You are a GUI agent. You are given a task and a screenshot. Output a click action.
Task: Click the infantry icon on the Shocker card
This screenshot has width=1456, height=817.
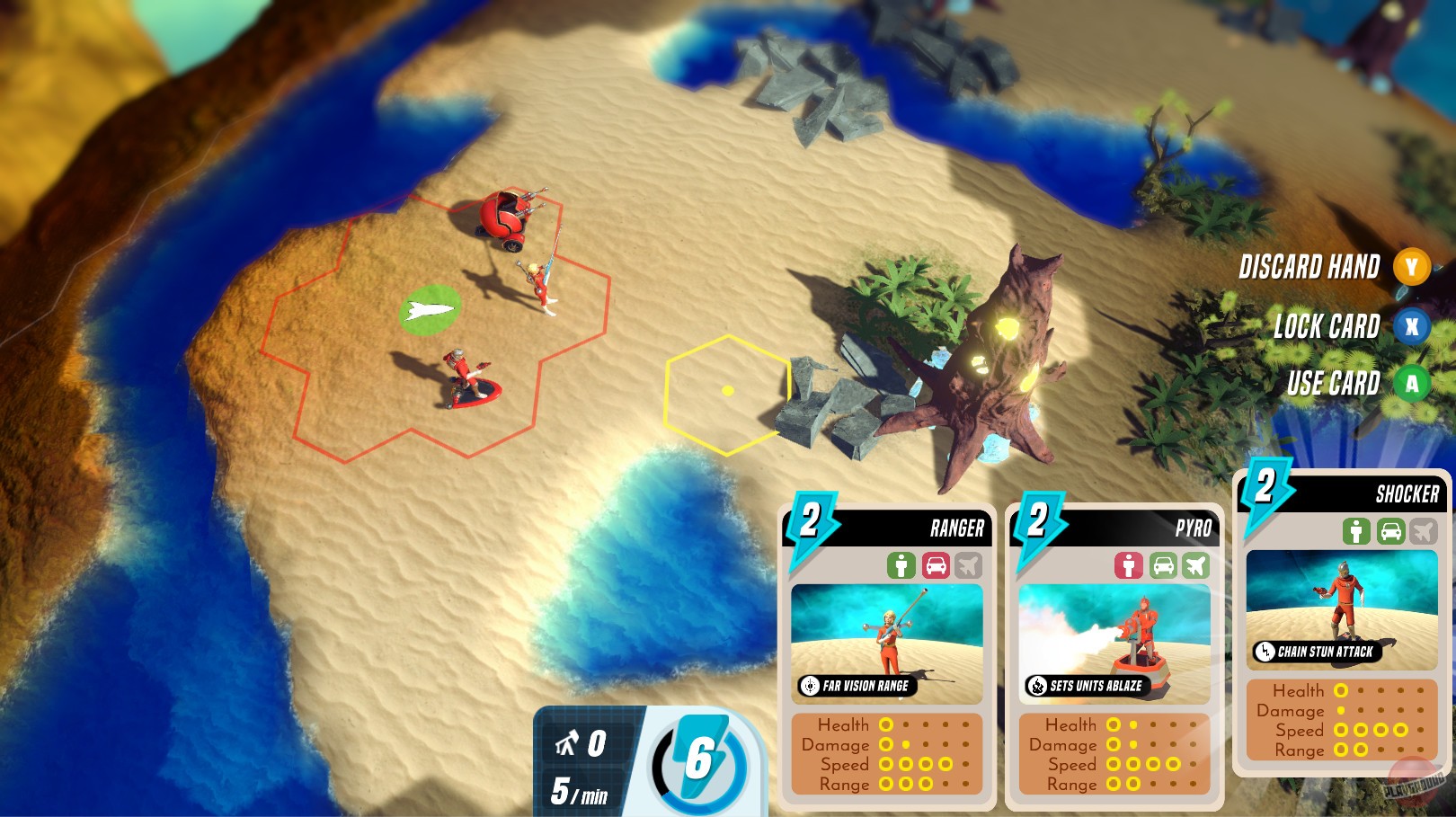point(1356,532)
